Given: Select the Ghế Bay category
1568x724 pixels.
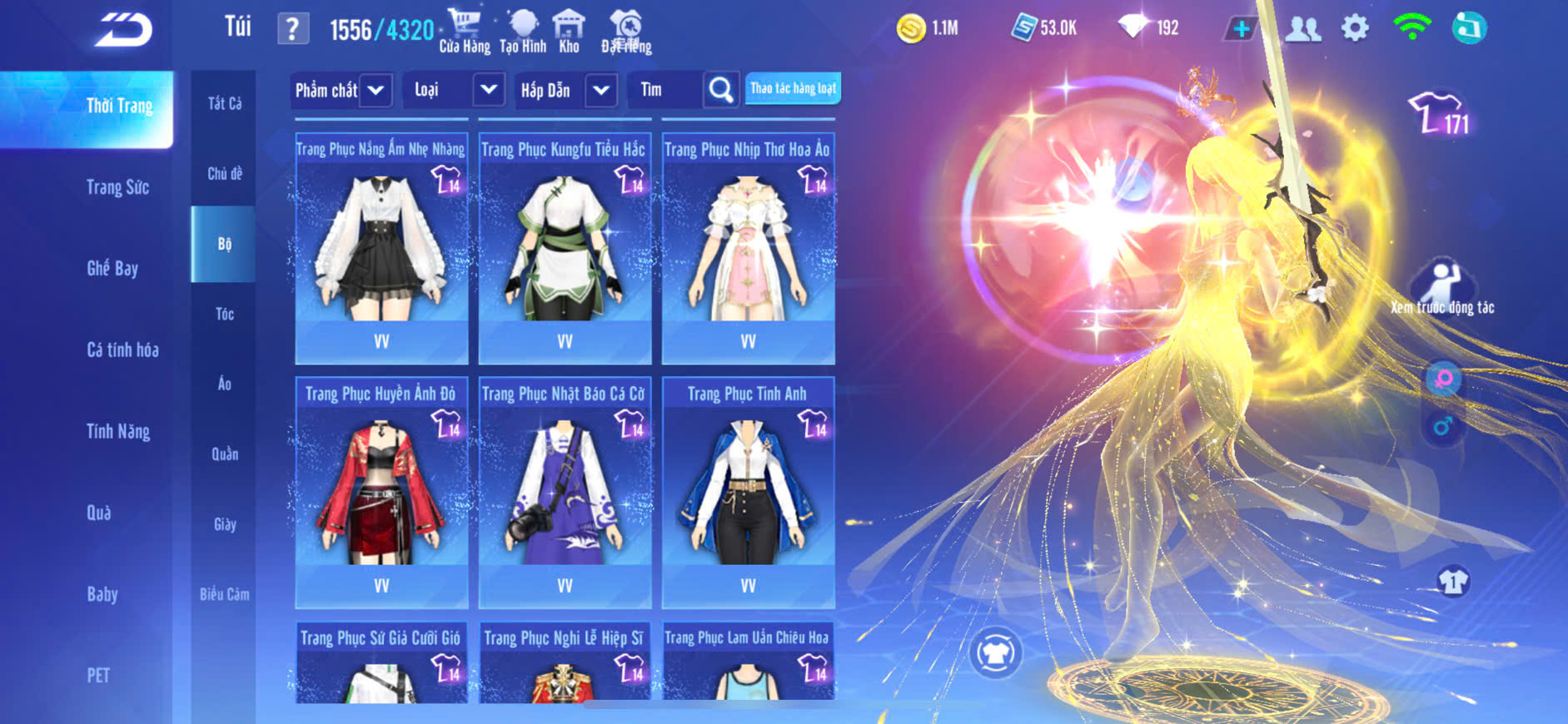Looking at the screenshot, I should pos(112,268).
